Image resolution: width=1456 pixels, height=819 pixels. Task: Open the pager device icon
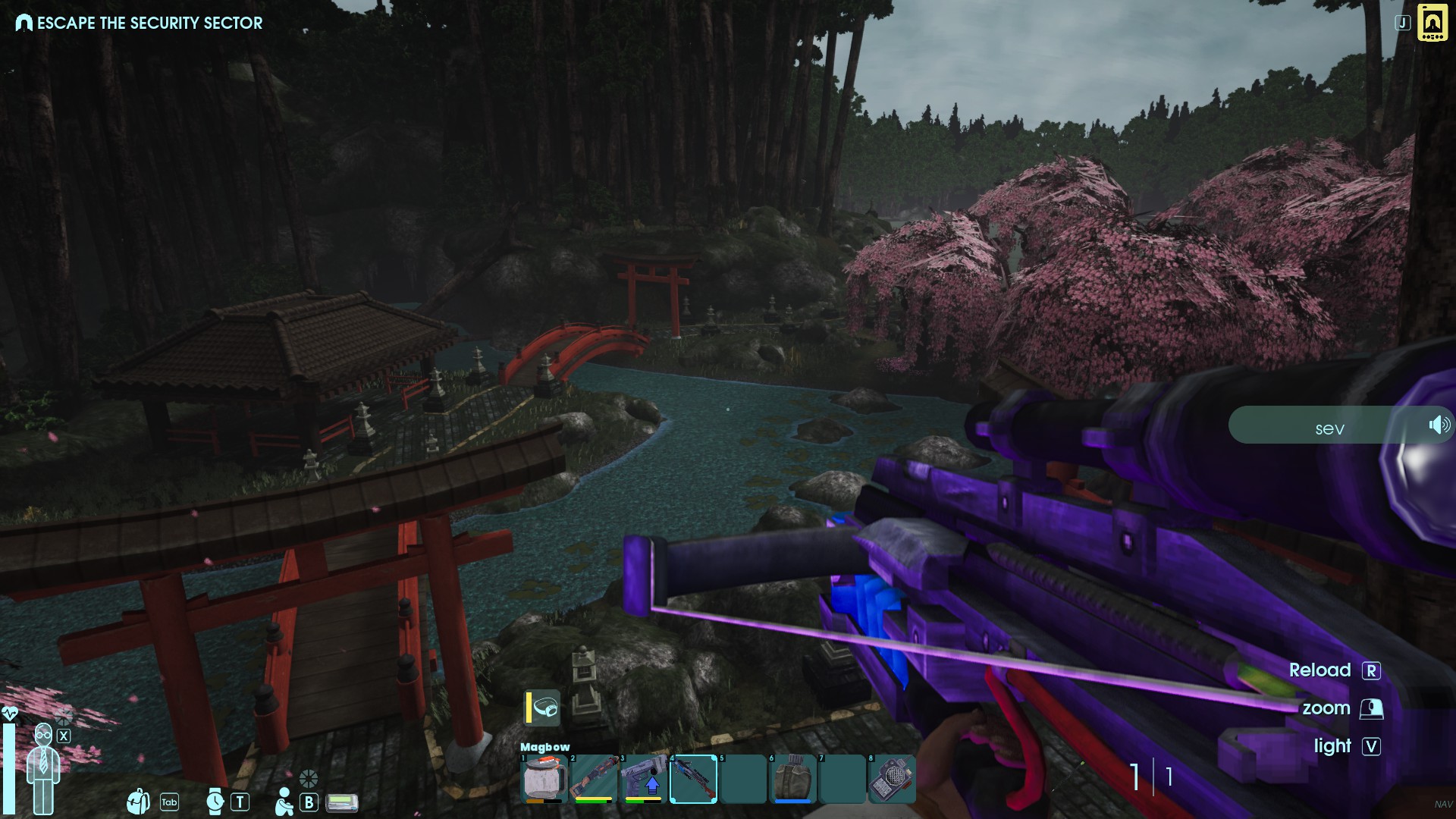coord(341,802)
